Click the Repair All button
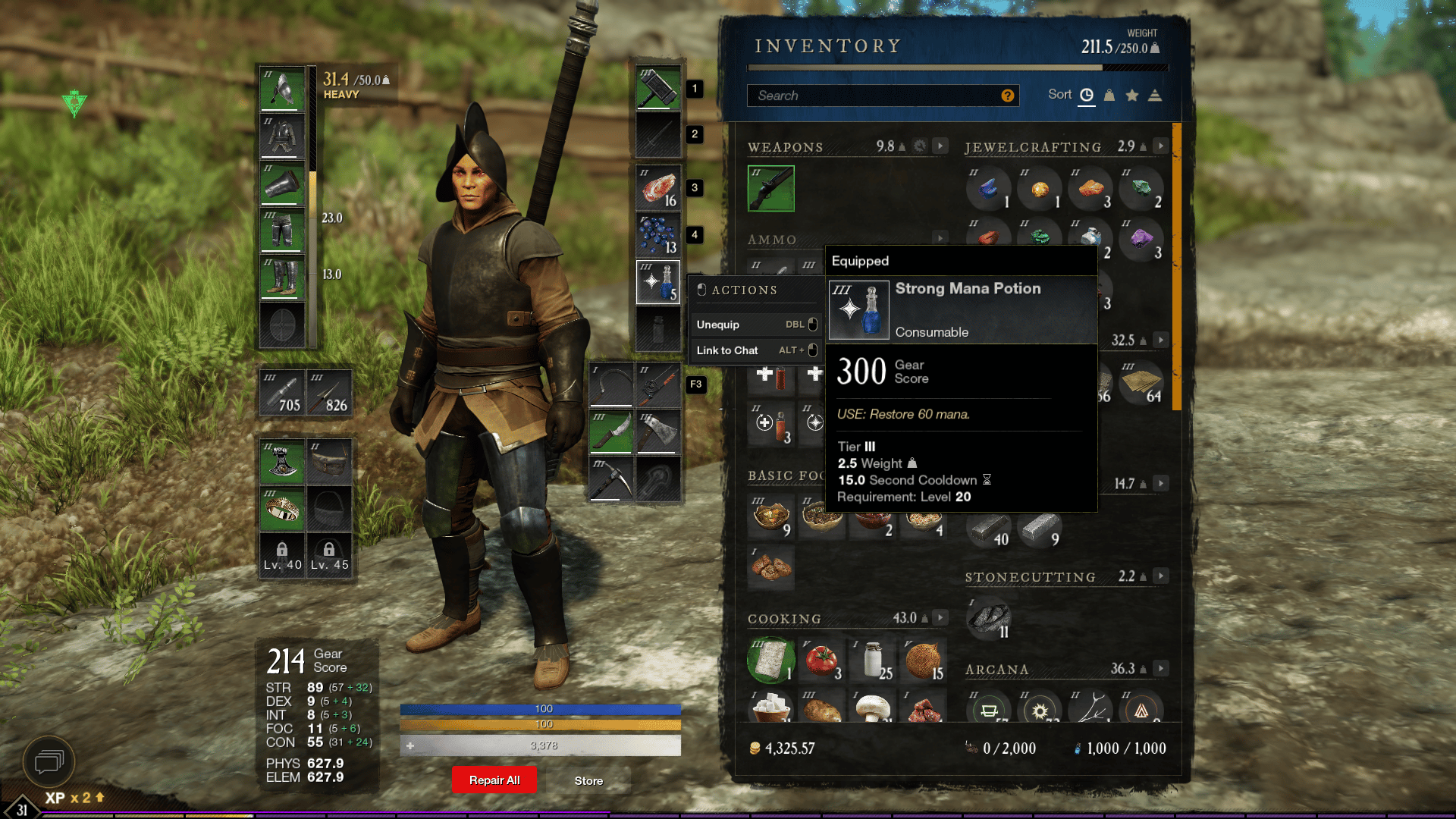 (x=494, y=780)
